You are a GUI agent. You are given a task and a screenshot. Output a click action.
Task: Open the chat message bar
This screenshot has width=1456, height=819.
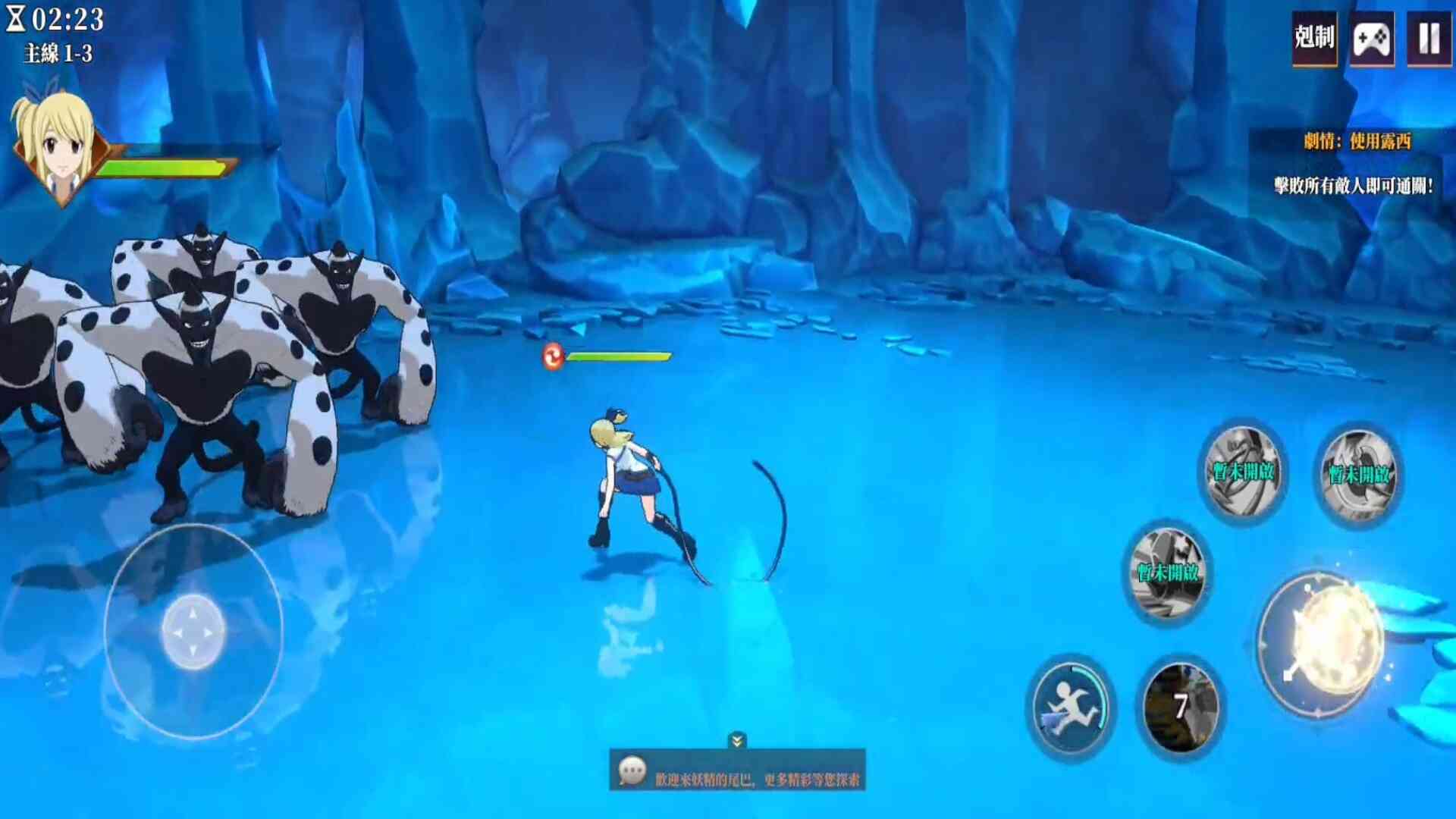[x=737, y=770]
